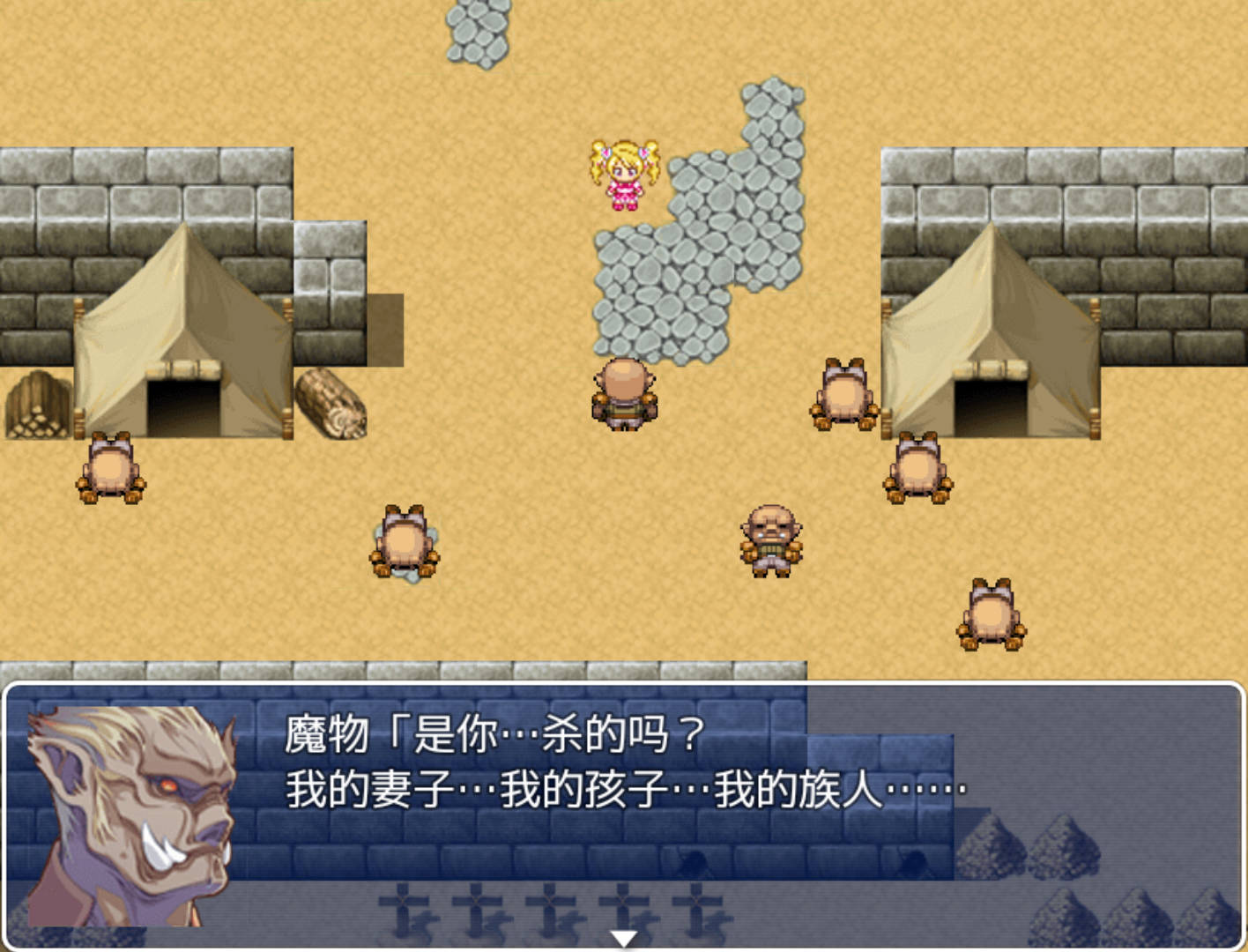The width and height of the screenshot is (1248, 952).
Task: Click the crying goblin elder sprite
Action: (x=769, y=538)
